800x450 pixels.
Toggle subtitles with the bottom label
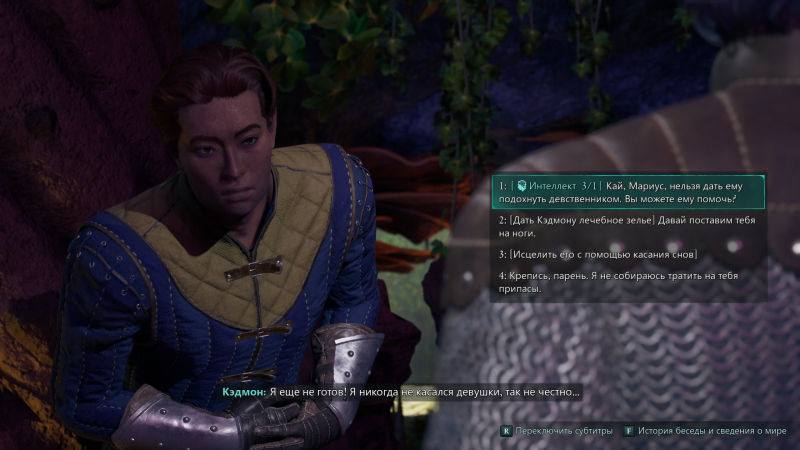coord(557,431)
